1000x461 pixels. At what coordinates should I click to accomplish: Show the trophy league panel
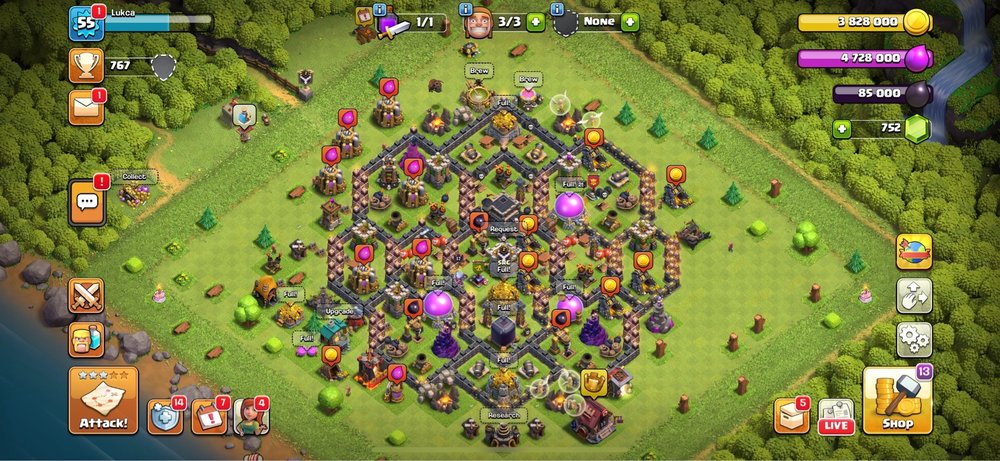[x=86, y=66]
